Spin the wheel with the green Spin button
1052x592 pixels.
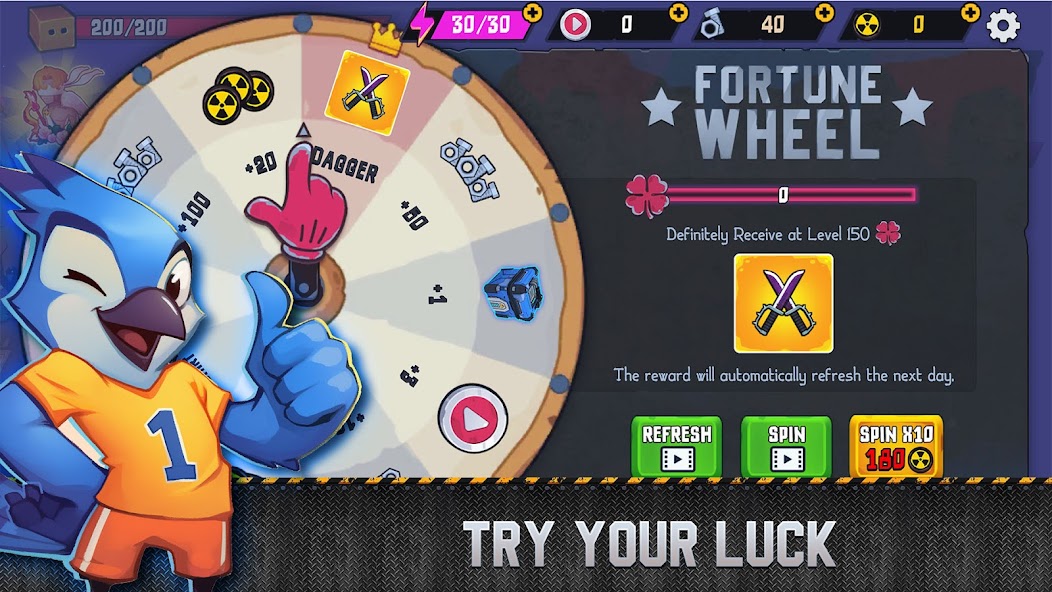click(x=786, y=446)
